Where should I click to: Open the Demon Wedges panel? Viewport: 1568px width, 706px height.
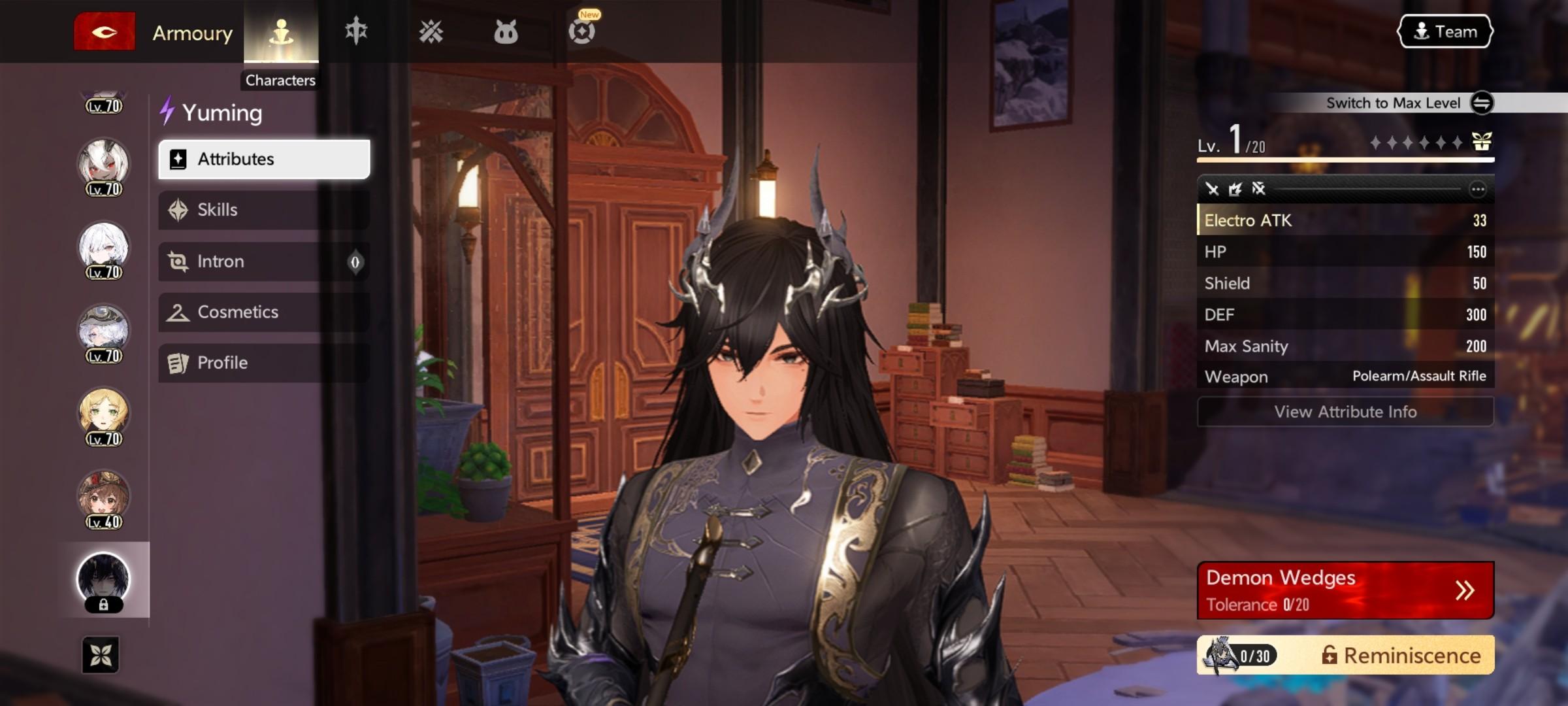1345,590
